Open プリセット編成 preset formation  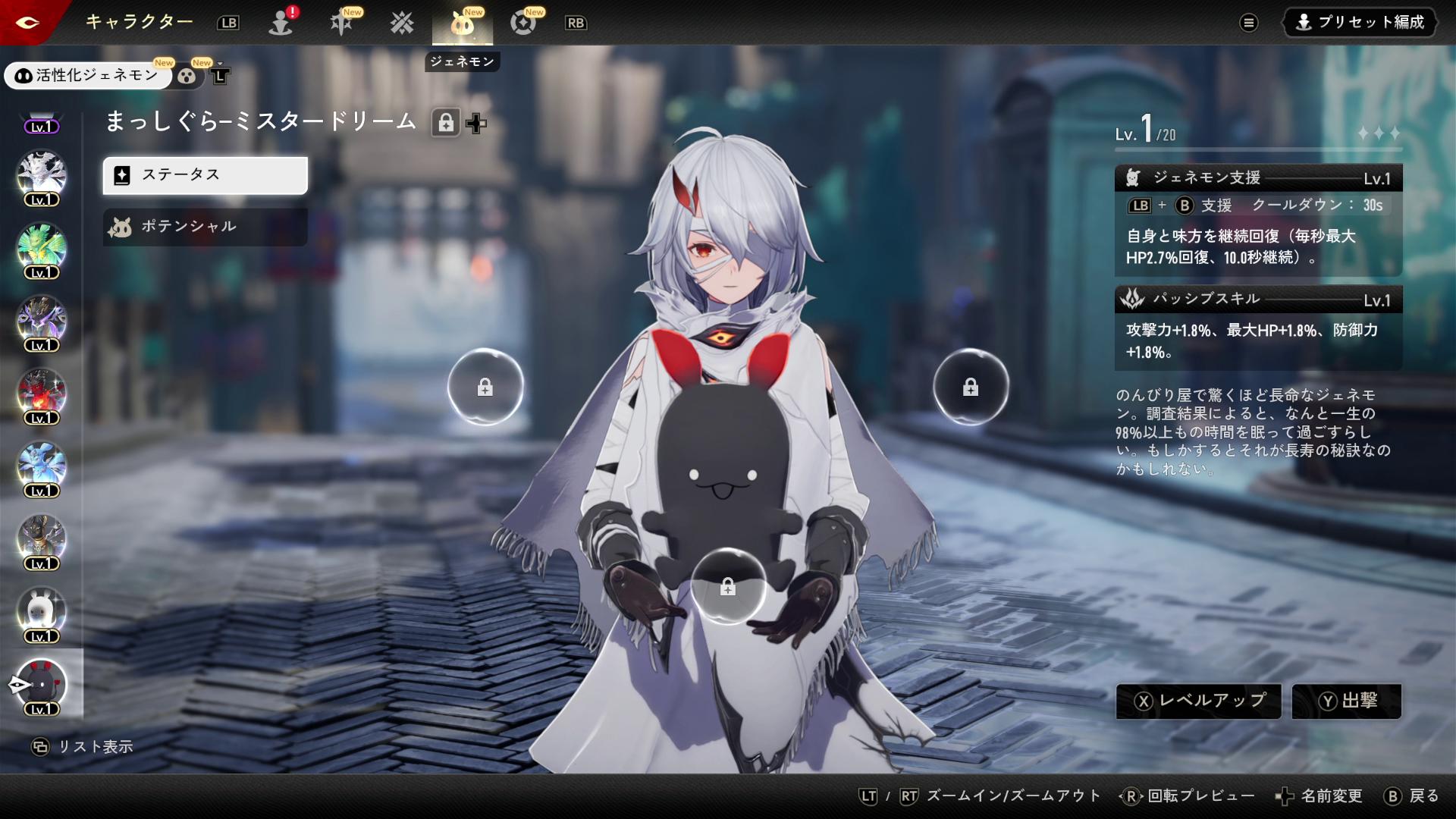point(1360,22)
